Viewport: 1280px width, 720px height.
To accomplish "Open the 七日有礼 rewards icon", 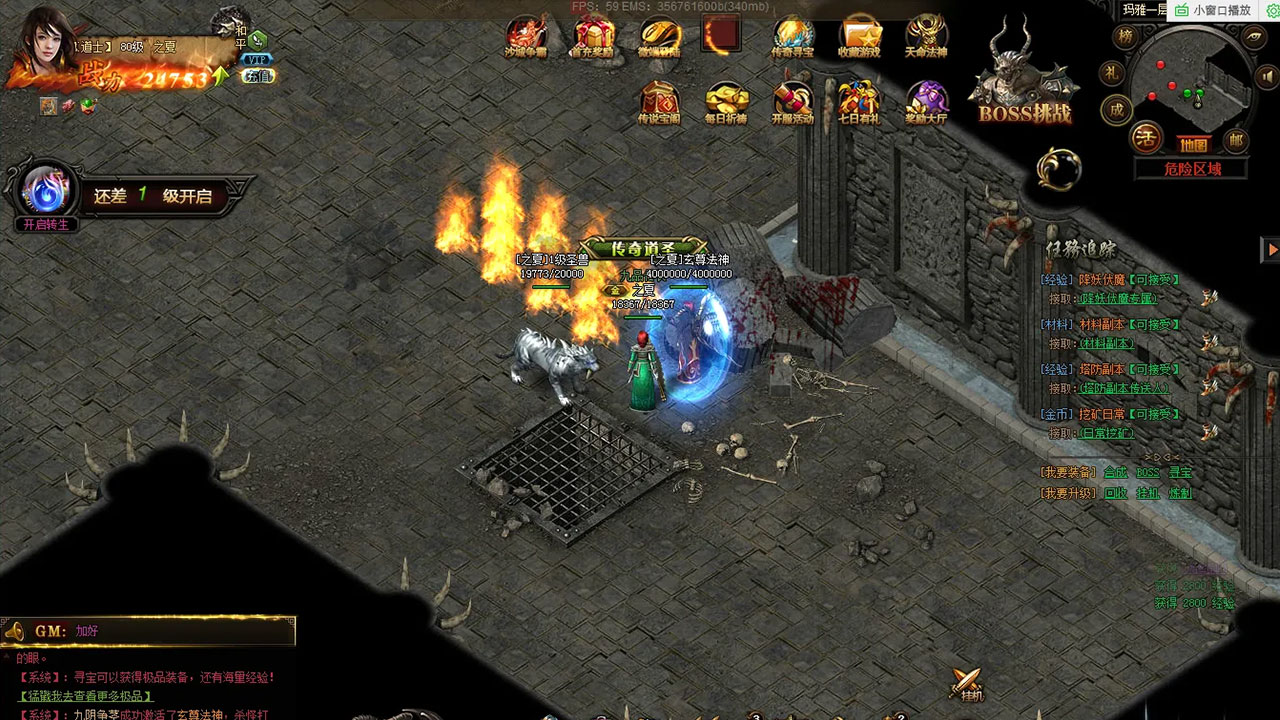I will pyautogui.click(x=859, y=102).
